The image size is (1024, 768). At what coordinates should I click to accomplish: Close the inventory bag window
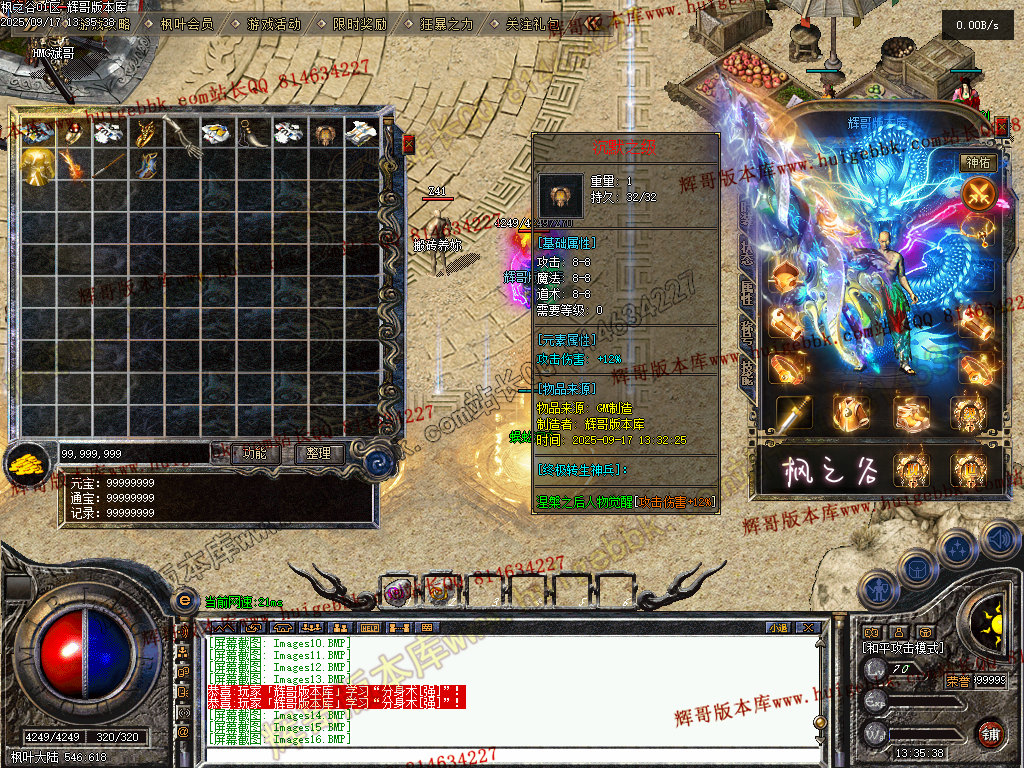click(408, 145)
